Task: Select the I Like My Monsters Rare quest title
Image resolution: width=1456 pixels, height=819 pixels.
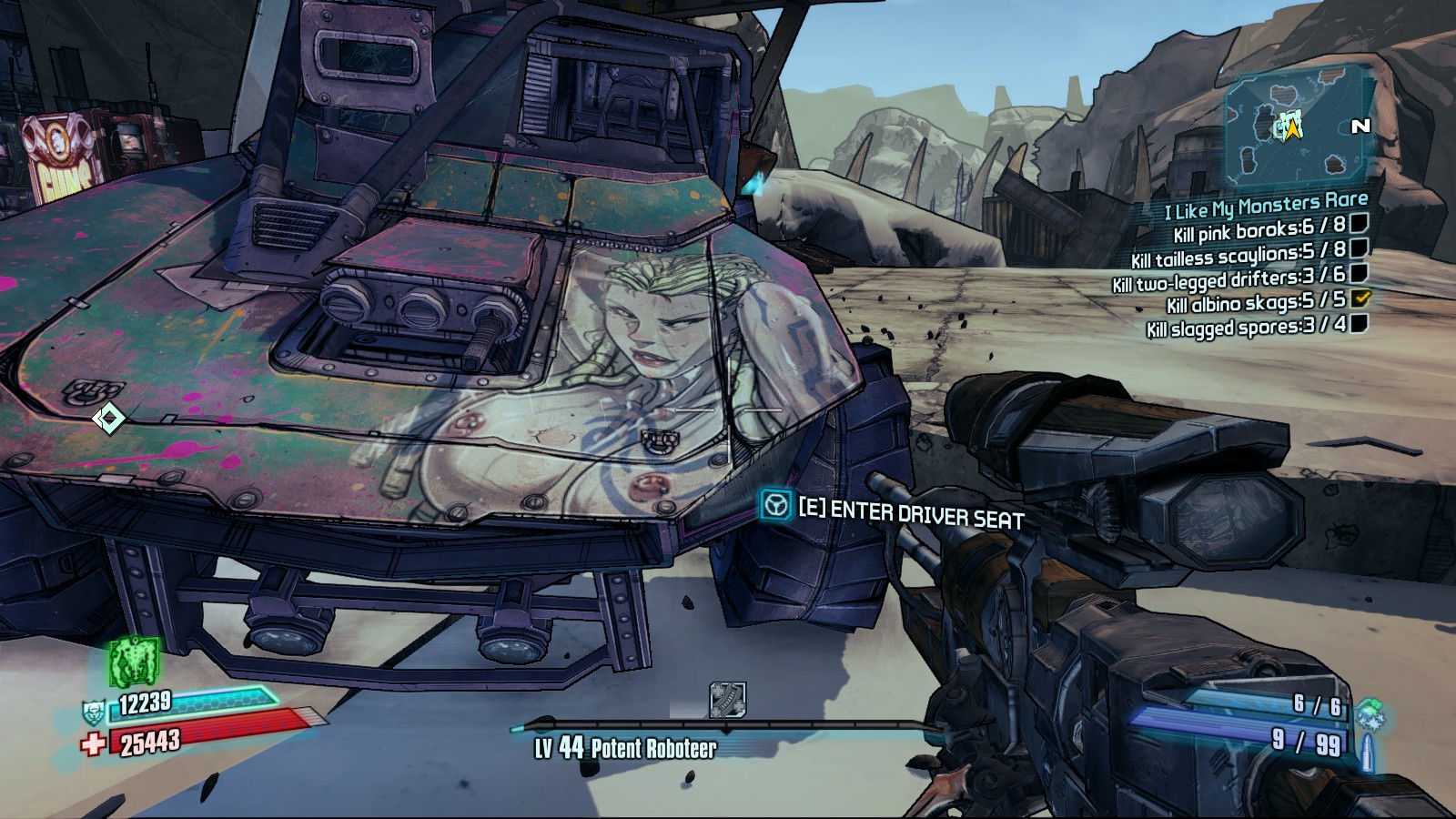Action: click(1266, 207)
